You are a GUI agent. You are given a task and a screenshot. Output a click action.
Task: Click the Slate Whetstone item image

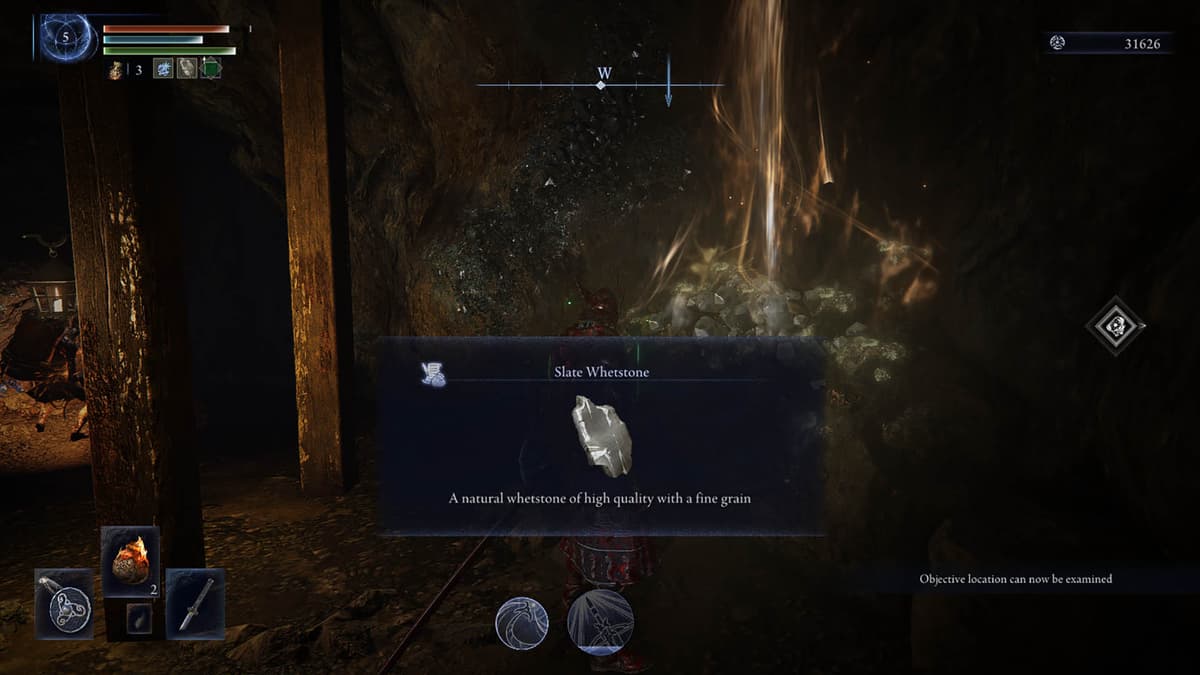click(x=601, y=436)
